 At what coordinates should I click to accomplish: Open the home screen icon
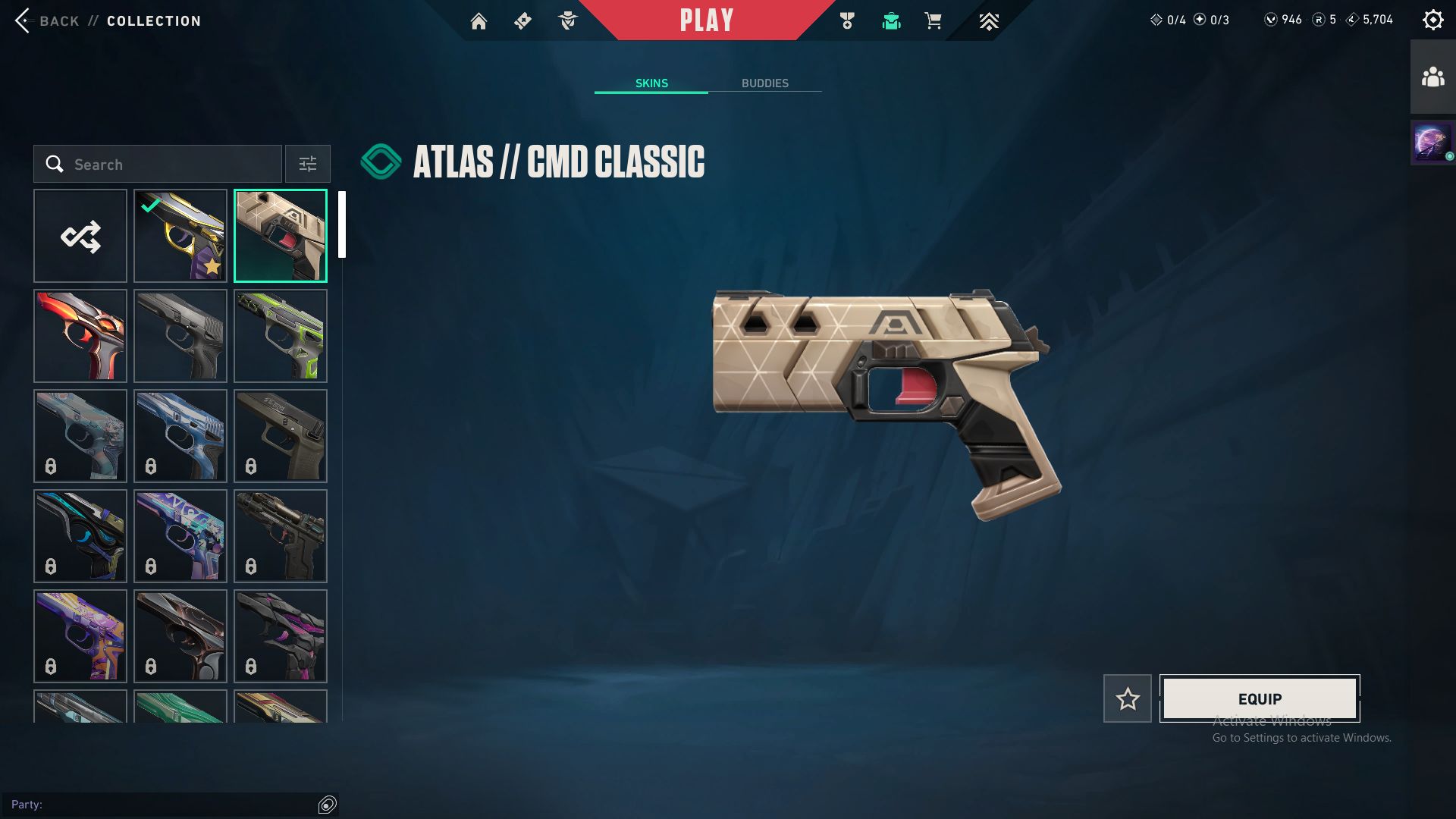click(479, 21)
